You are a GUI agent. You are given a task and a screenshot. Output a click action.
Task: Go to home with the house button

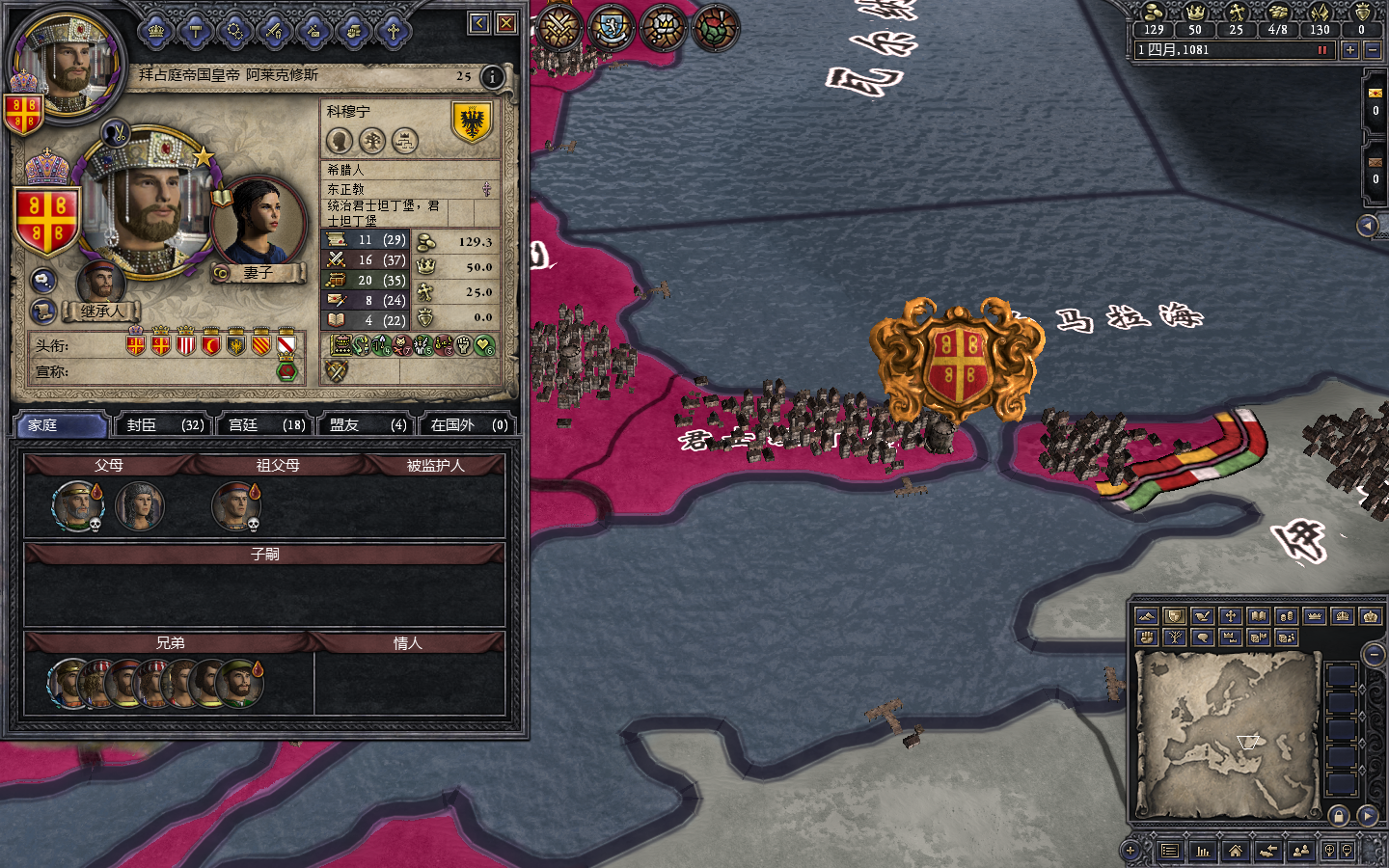coord(1235,850)
